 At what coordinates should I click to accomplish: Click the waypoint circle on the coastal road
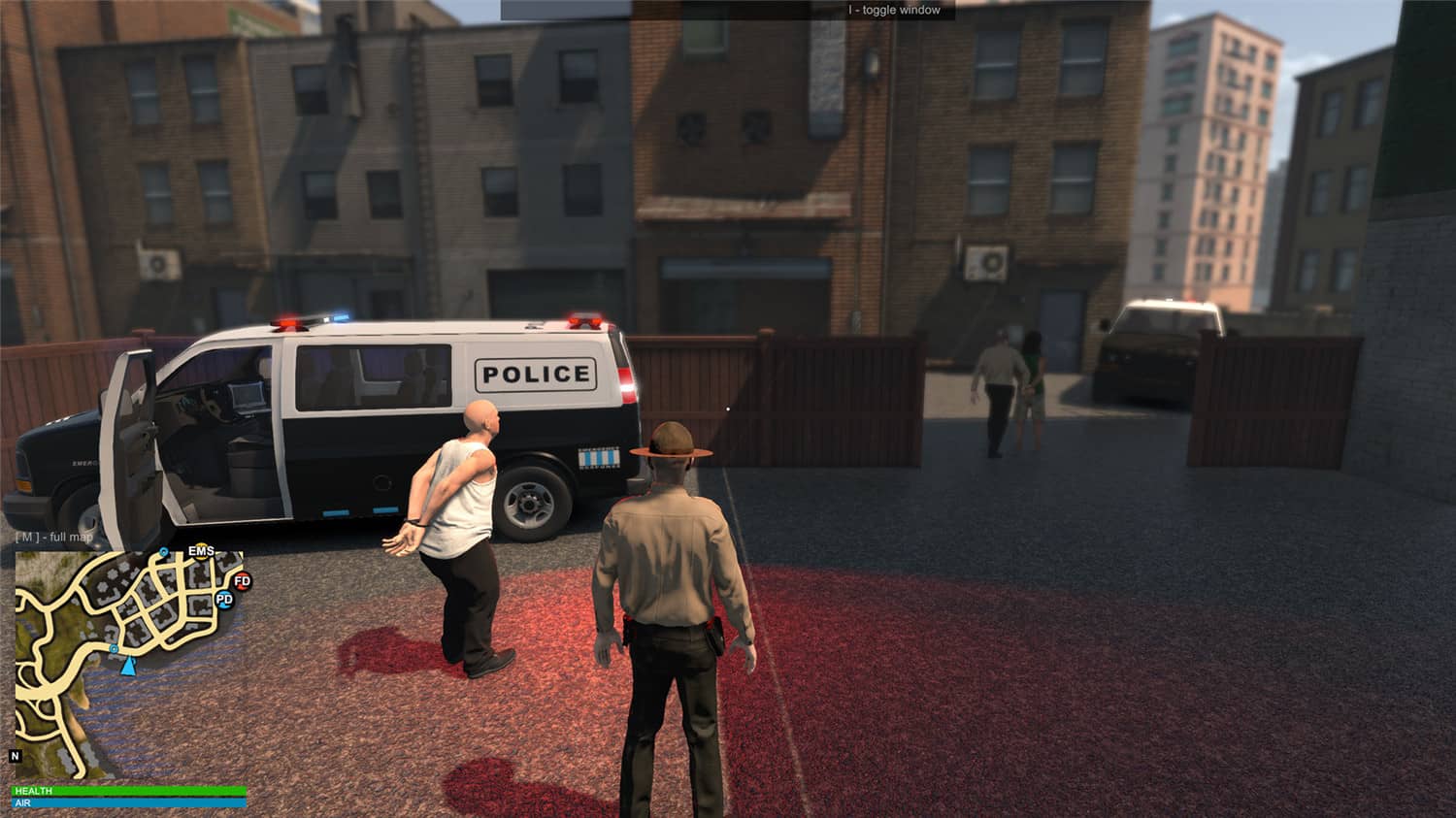click(x=114, y=649)
